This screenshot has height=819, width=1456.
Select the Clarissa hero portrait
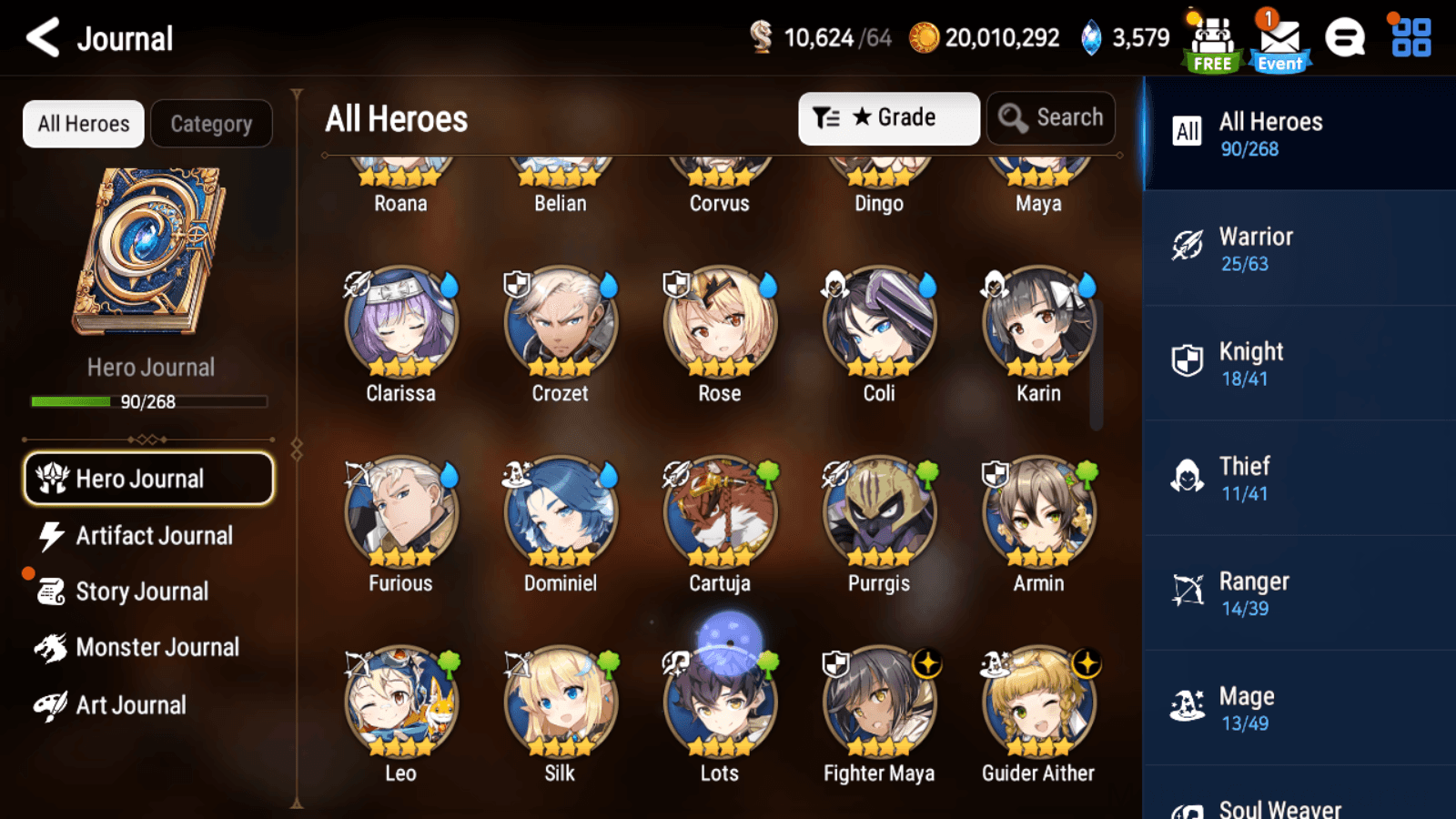pos(399,320)
